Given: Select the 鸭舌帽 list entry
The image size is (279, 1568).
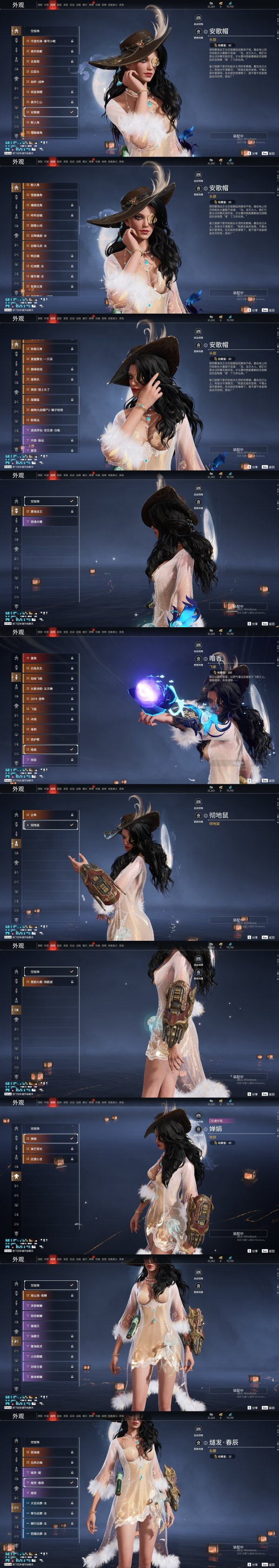Looking at the screenshot, I should click(x=50, y=256).
